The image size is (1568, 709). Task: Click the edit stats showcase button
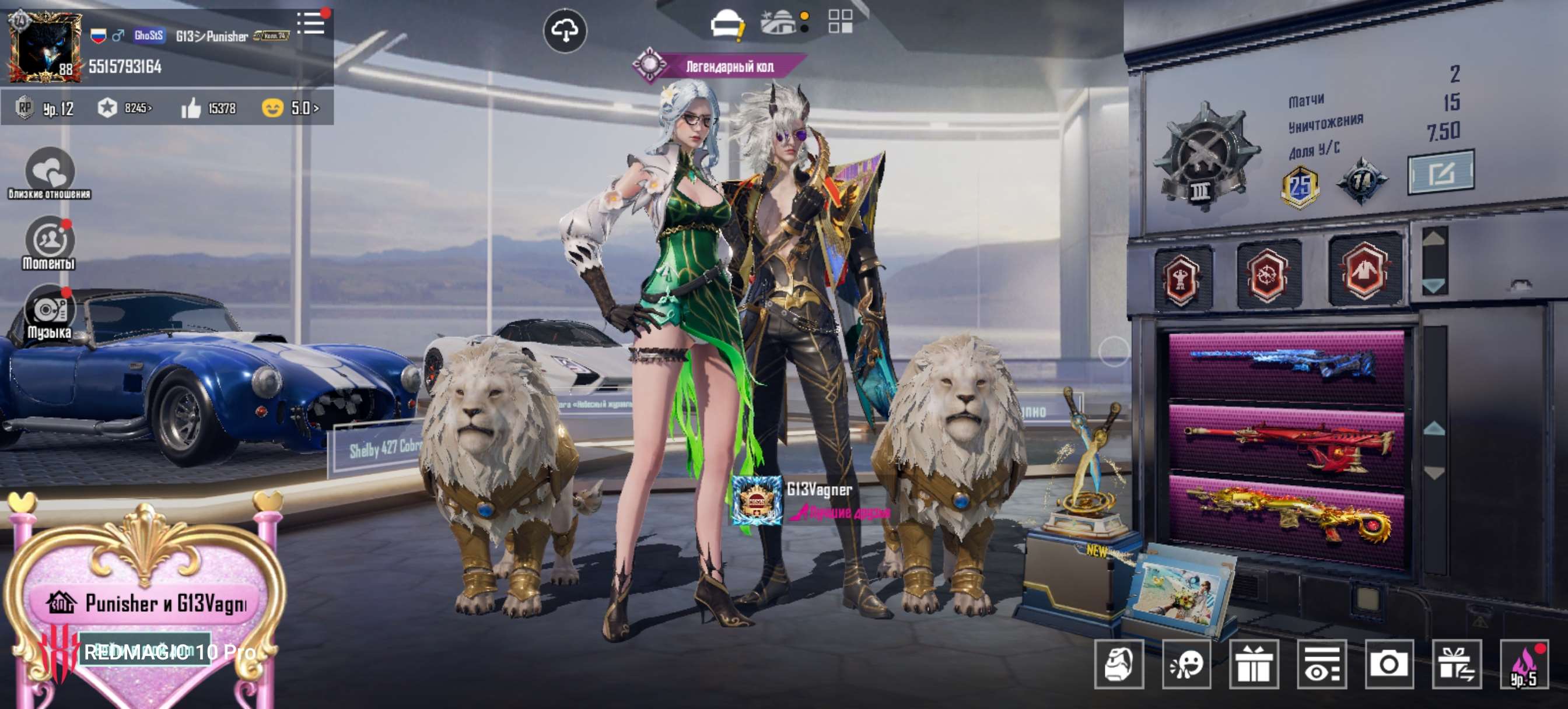[1440, 173]
